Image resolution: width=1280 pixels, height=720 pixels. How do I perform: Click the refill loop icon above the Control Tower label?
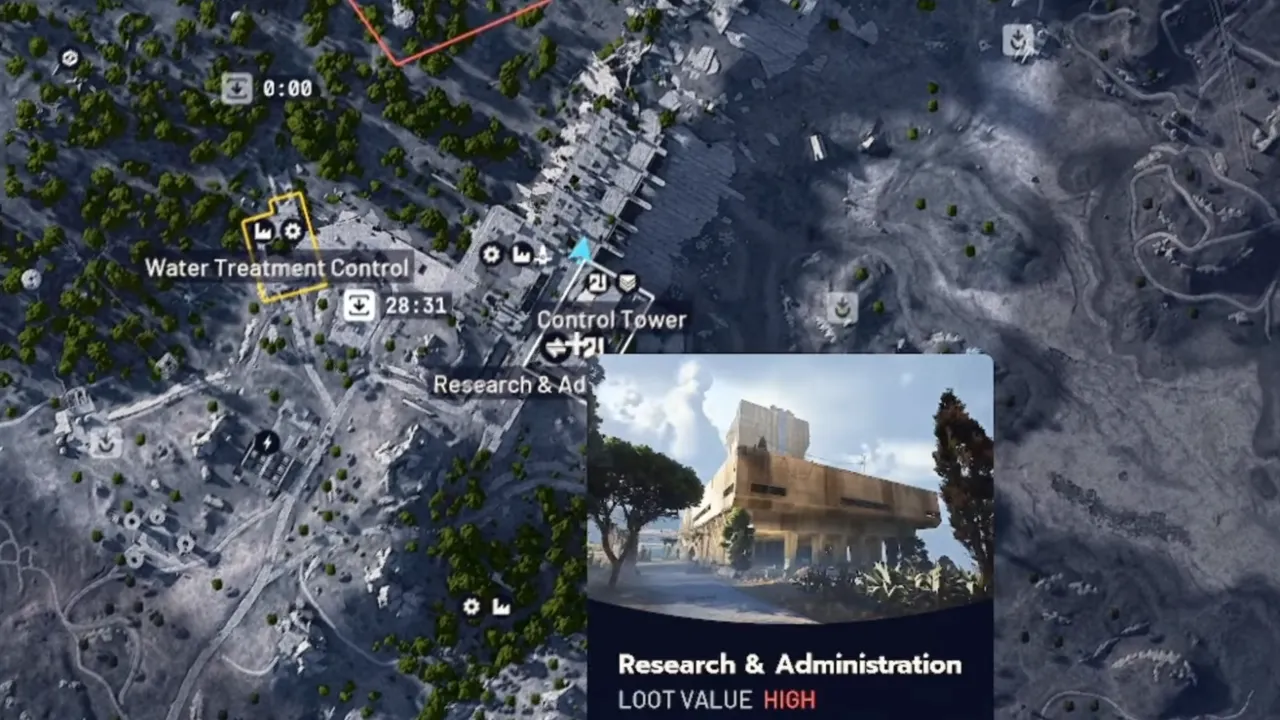click(598, 283)
